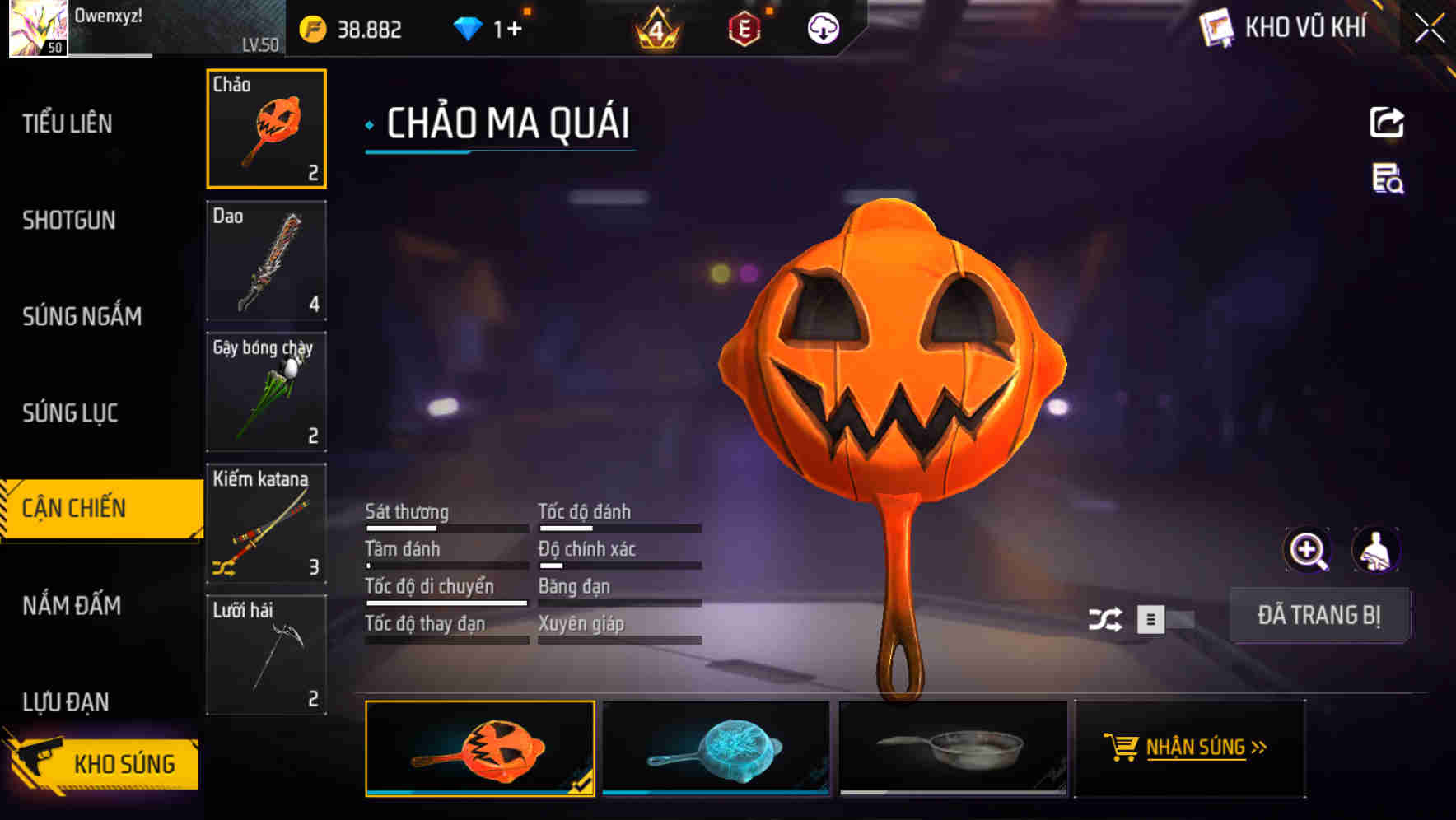Click the Tốc độ di chuyển stat bar
Screen dimensions: 1456x820
point(446,600)
